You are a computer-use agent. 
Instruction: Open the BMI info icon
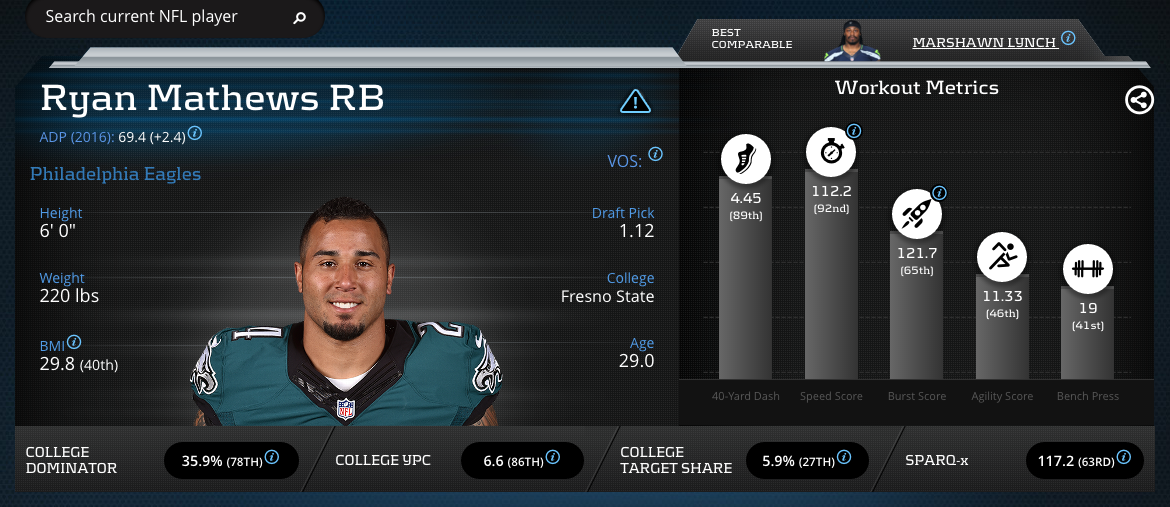(x=74, y=342)
